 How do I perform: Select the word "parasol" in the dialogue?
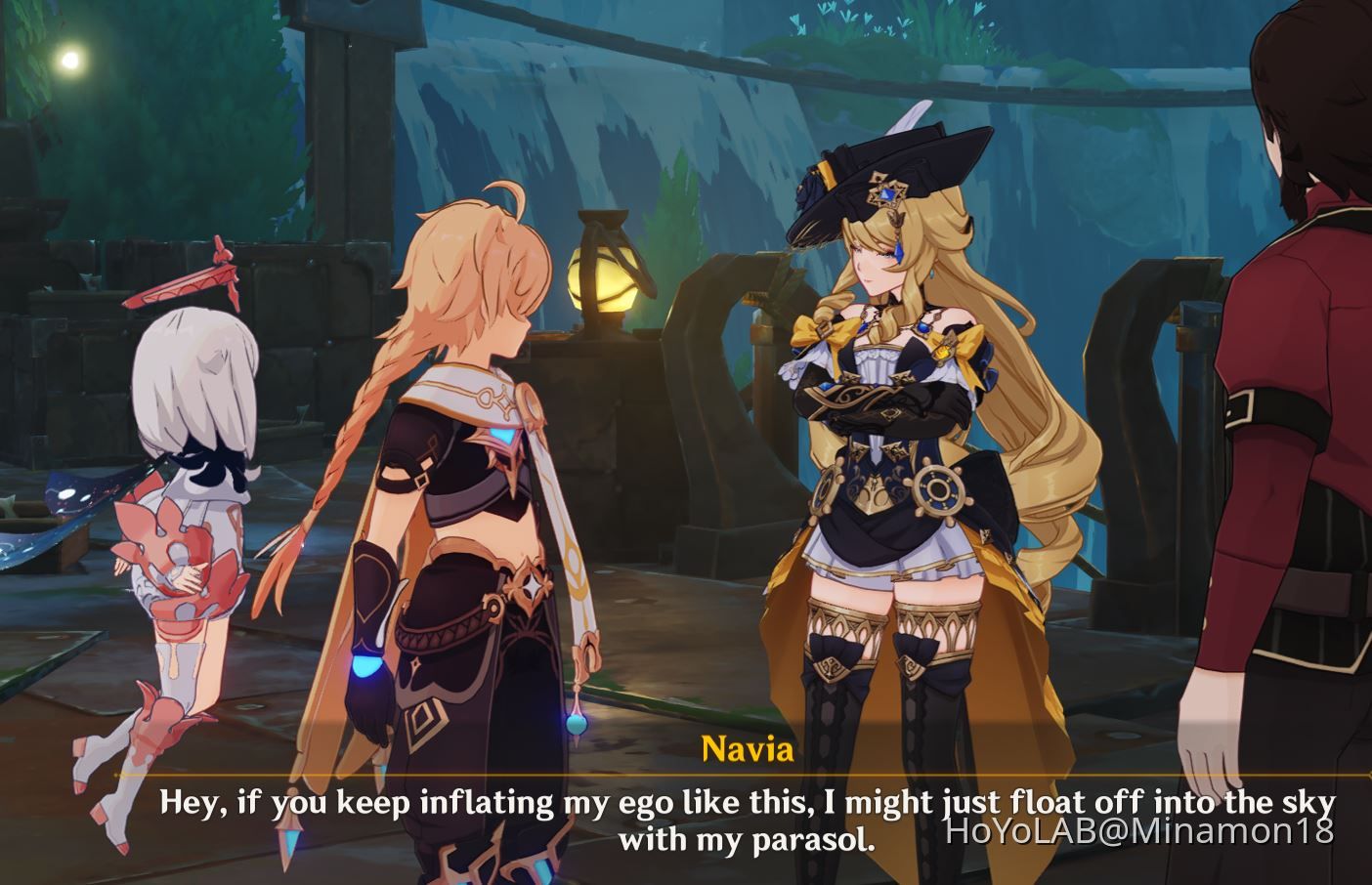[808, 837]
